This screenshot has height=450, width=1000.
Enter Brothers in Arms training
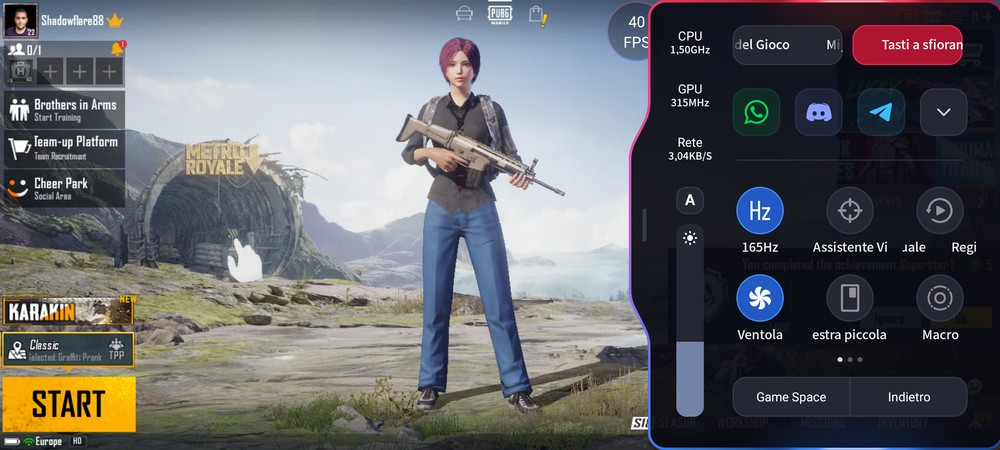coord(65,109)
